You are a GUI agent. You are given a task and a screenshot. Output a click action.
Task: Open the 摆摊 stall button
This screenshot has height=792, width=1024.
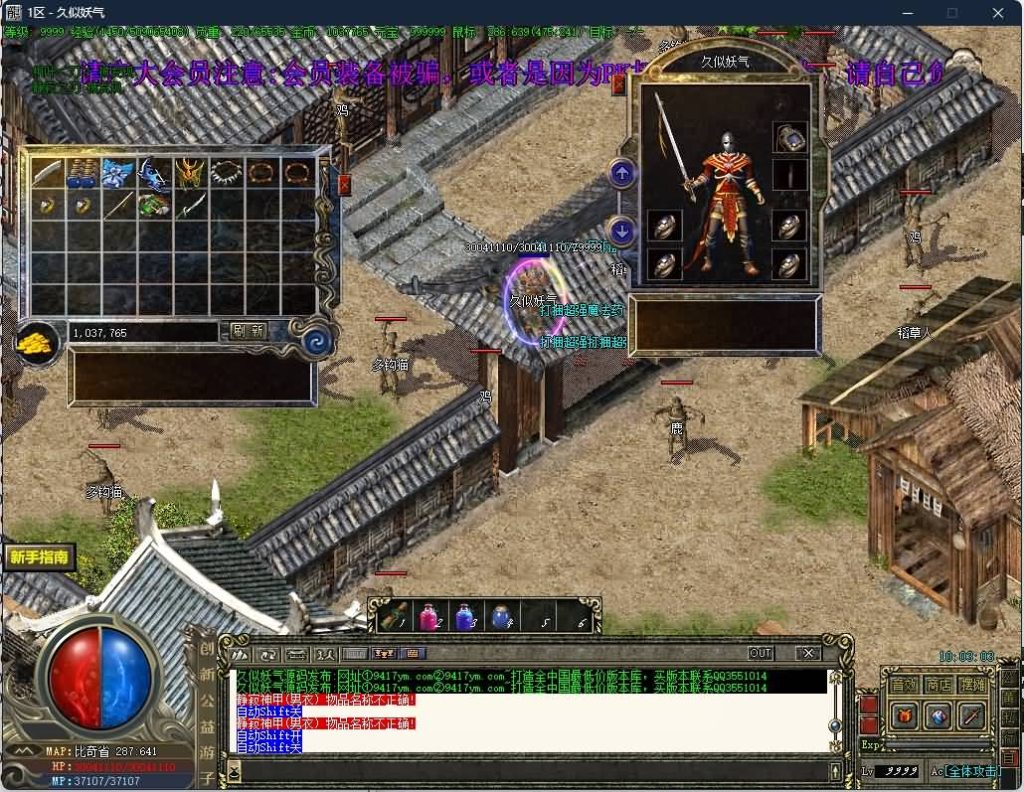972,685
